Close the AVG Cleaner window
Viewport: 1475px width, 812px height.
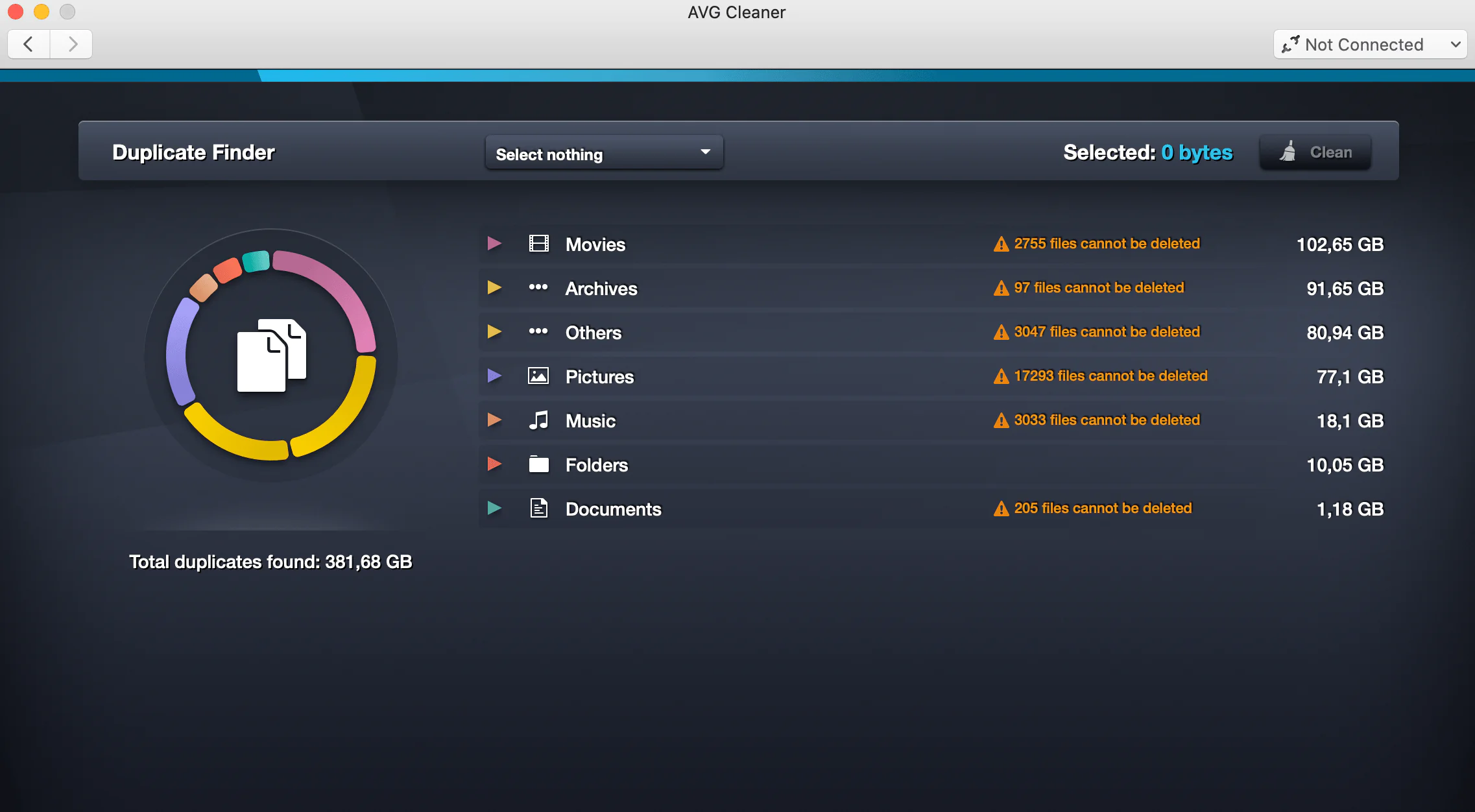pyautogui.click(x=16, y=12)
